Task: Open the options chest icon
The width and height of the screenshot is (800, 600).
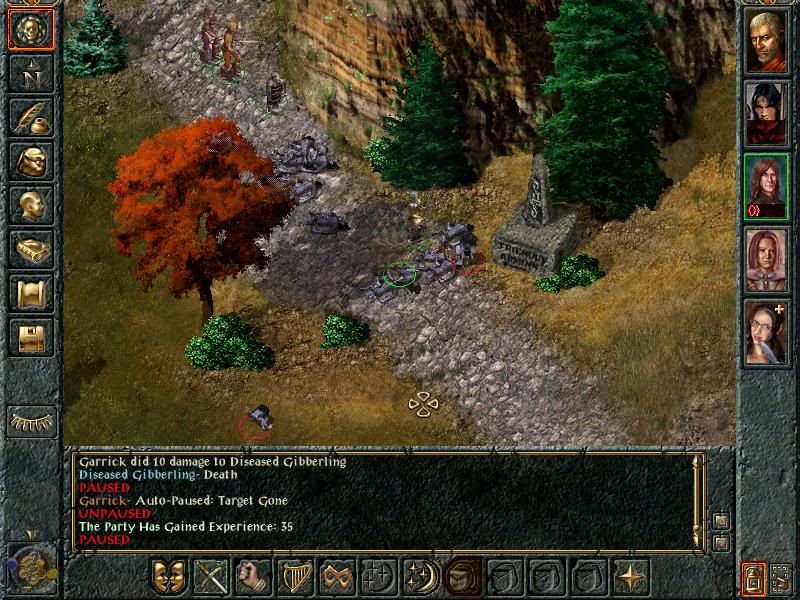Action: point(31,337)
